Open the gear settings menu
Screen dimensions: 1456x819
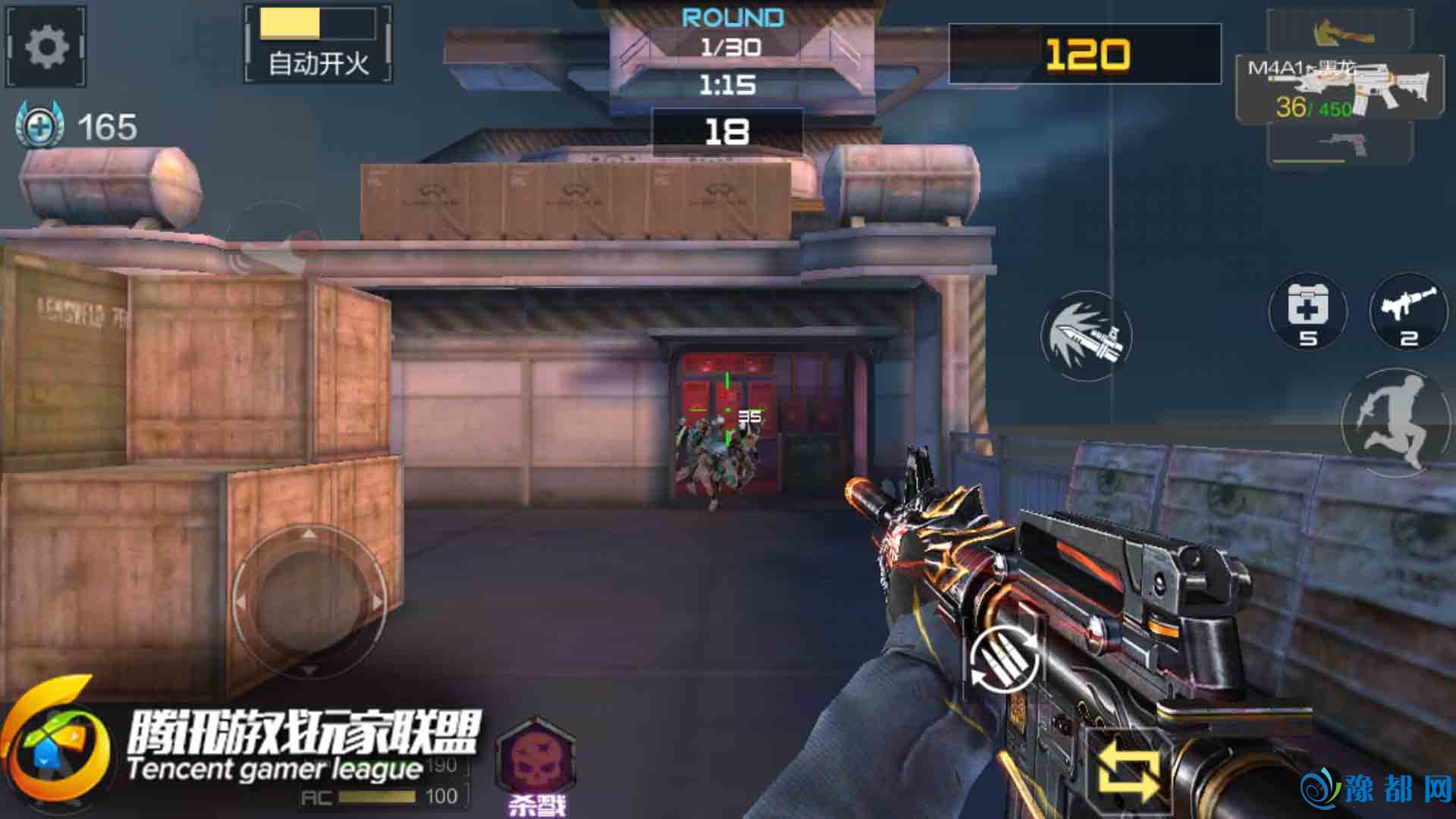pos(46,48)
